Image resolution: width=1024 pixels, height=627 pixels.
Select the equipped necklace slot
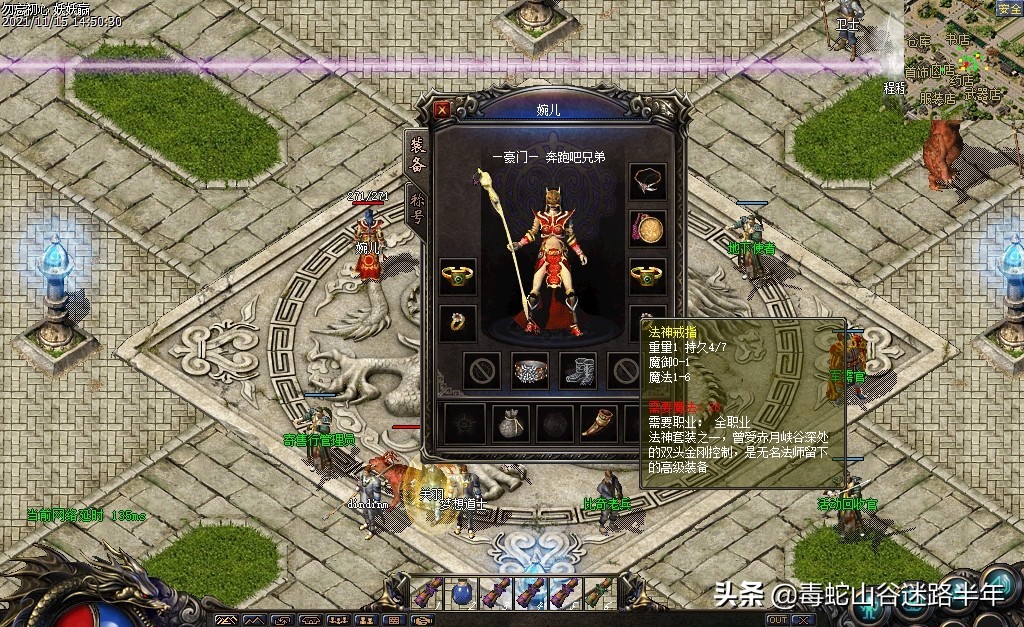[647, 182]
